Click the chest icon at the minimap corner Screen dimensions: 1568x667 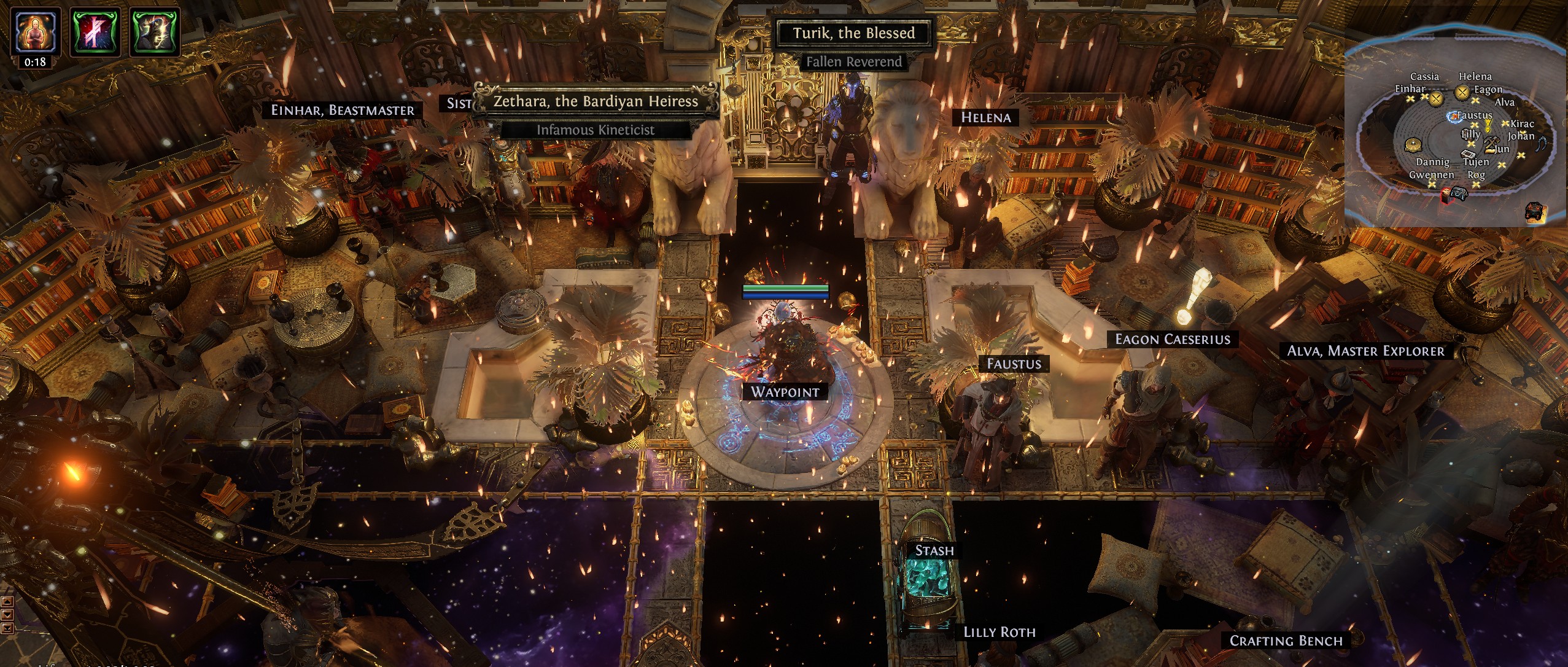point(1534,211)
